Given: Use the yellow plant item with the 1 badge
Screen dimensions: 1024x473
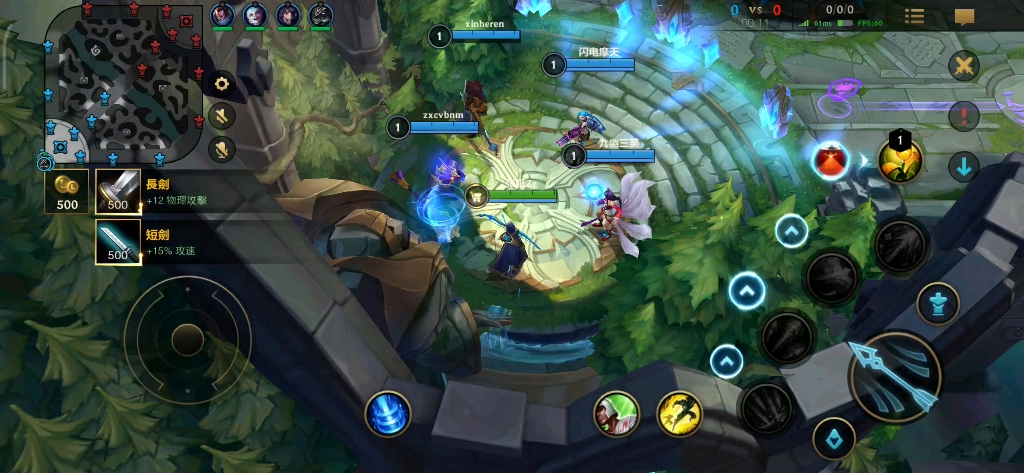Looking at the screenshot, I should (x=899, y=160).
